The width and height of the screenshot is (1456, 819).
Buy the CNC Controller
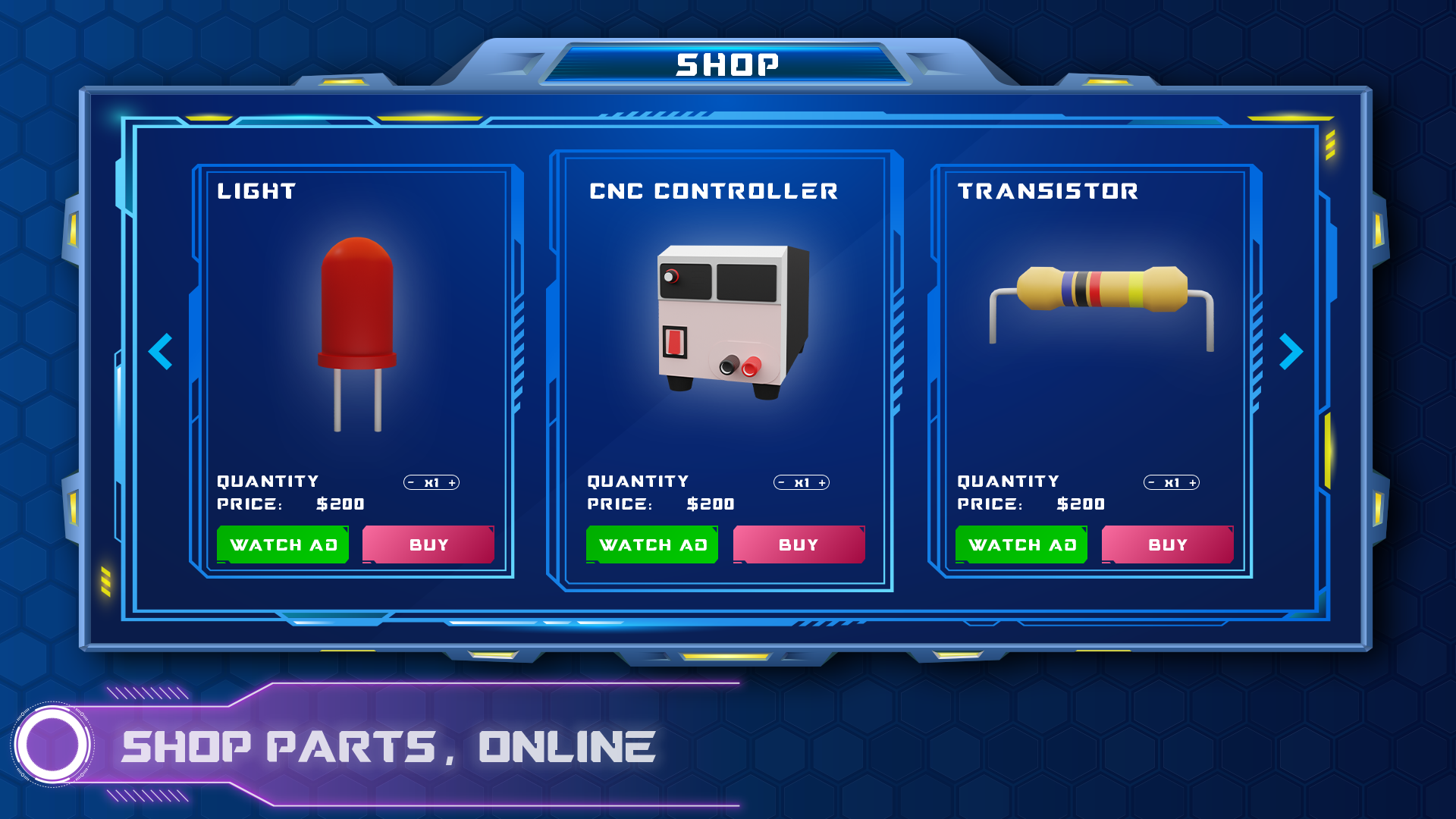(x=798, y=544)
